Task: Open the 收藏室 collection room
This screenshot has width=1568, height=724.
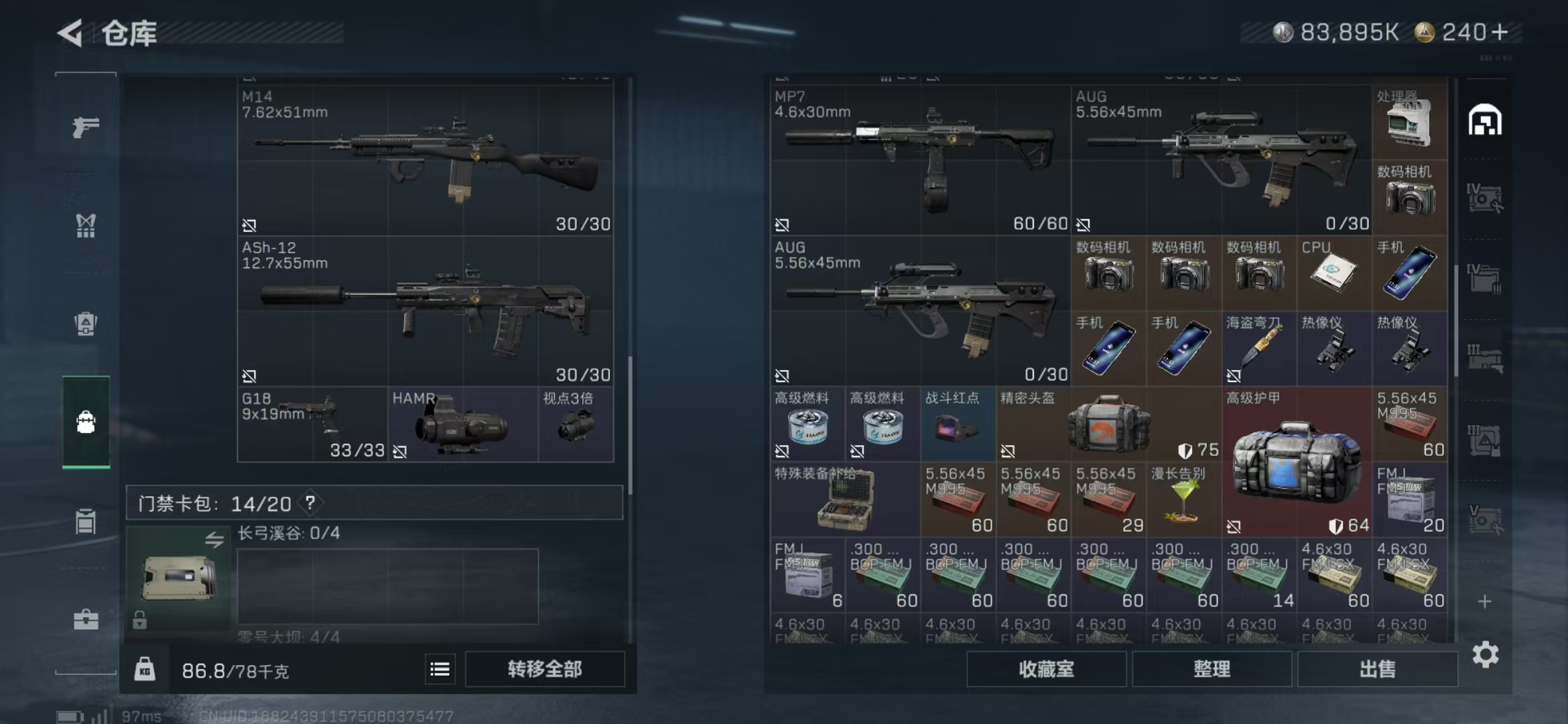Action: (x=1046, y=669)
